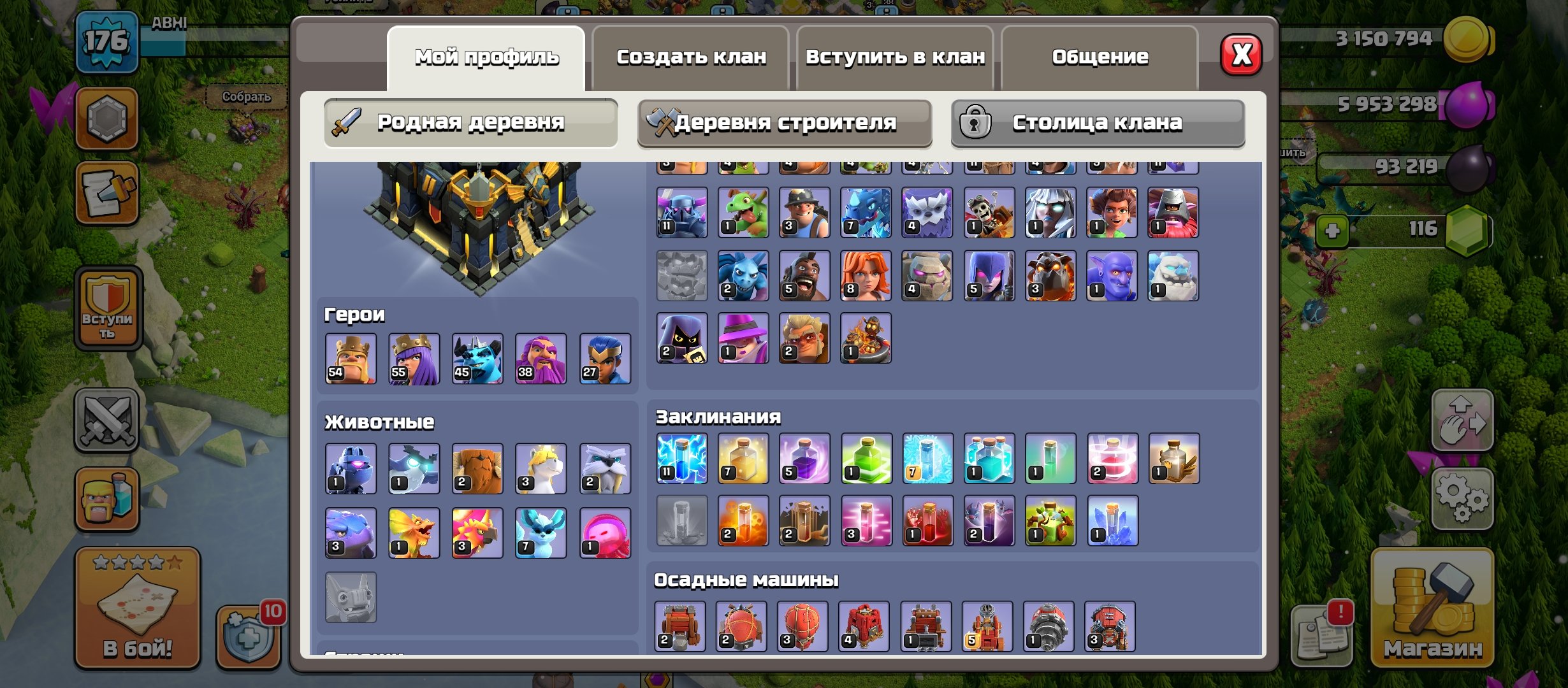Open the locked Столица клана view
The image size is (1568, 688).
point(1096,122)
